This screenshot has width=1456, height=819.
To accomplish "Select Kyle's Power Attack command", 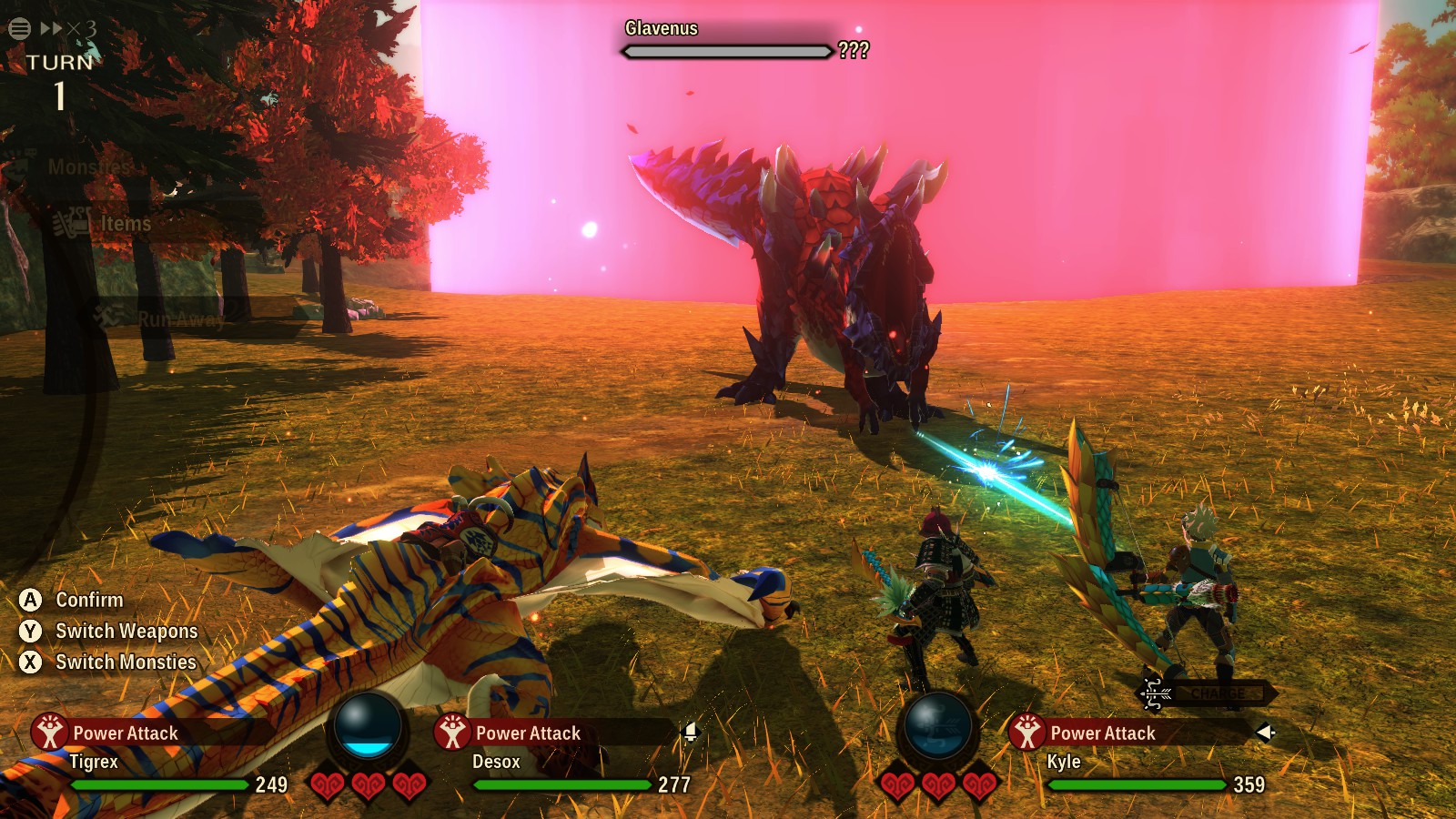I will pyautogui.click(x=1102, y=733).
